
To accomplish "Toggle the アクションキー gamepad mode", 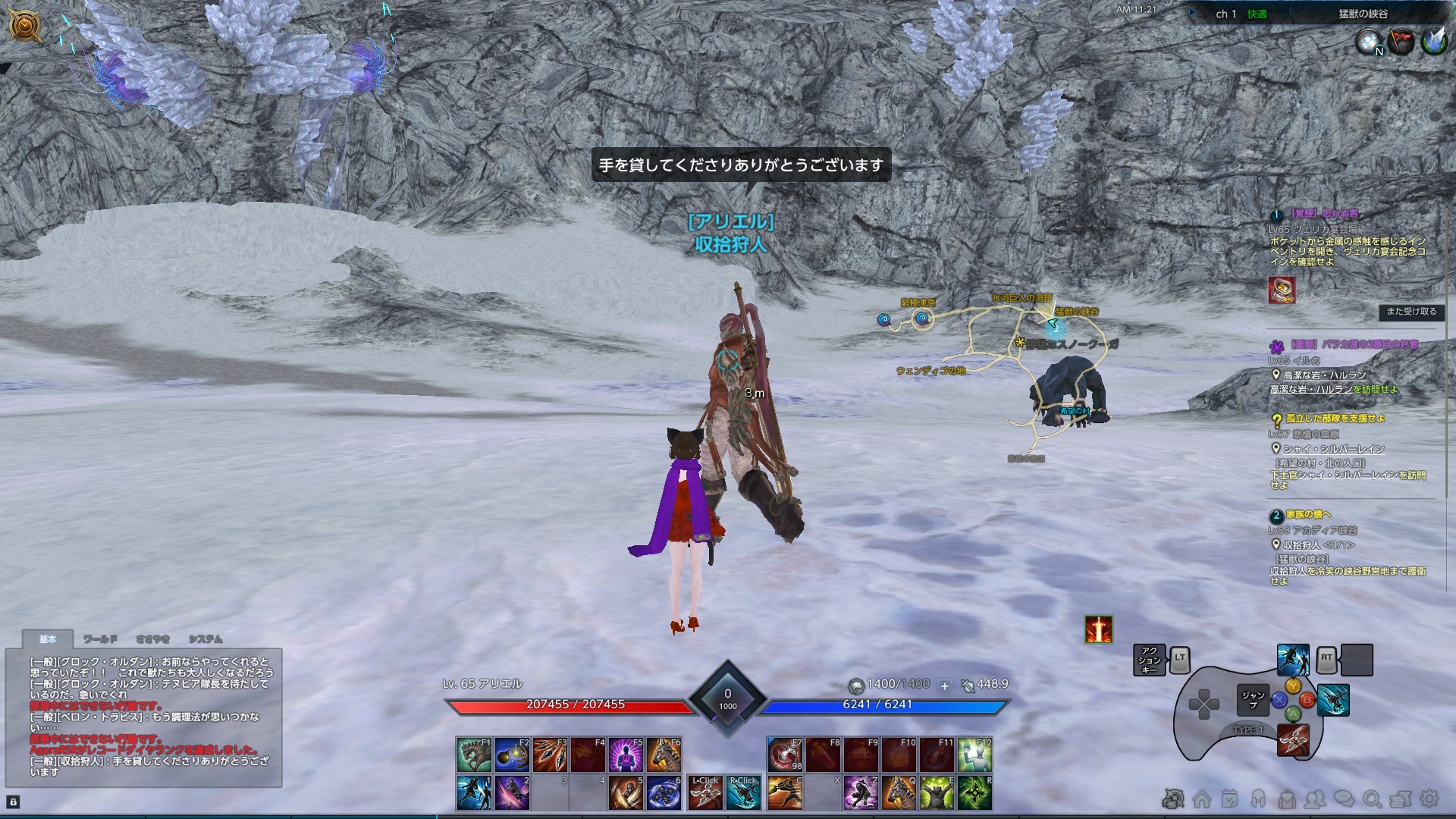I will point(1150,660).
